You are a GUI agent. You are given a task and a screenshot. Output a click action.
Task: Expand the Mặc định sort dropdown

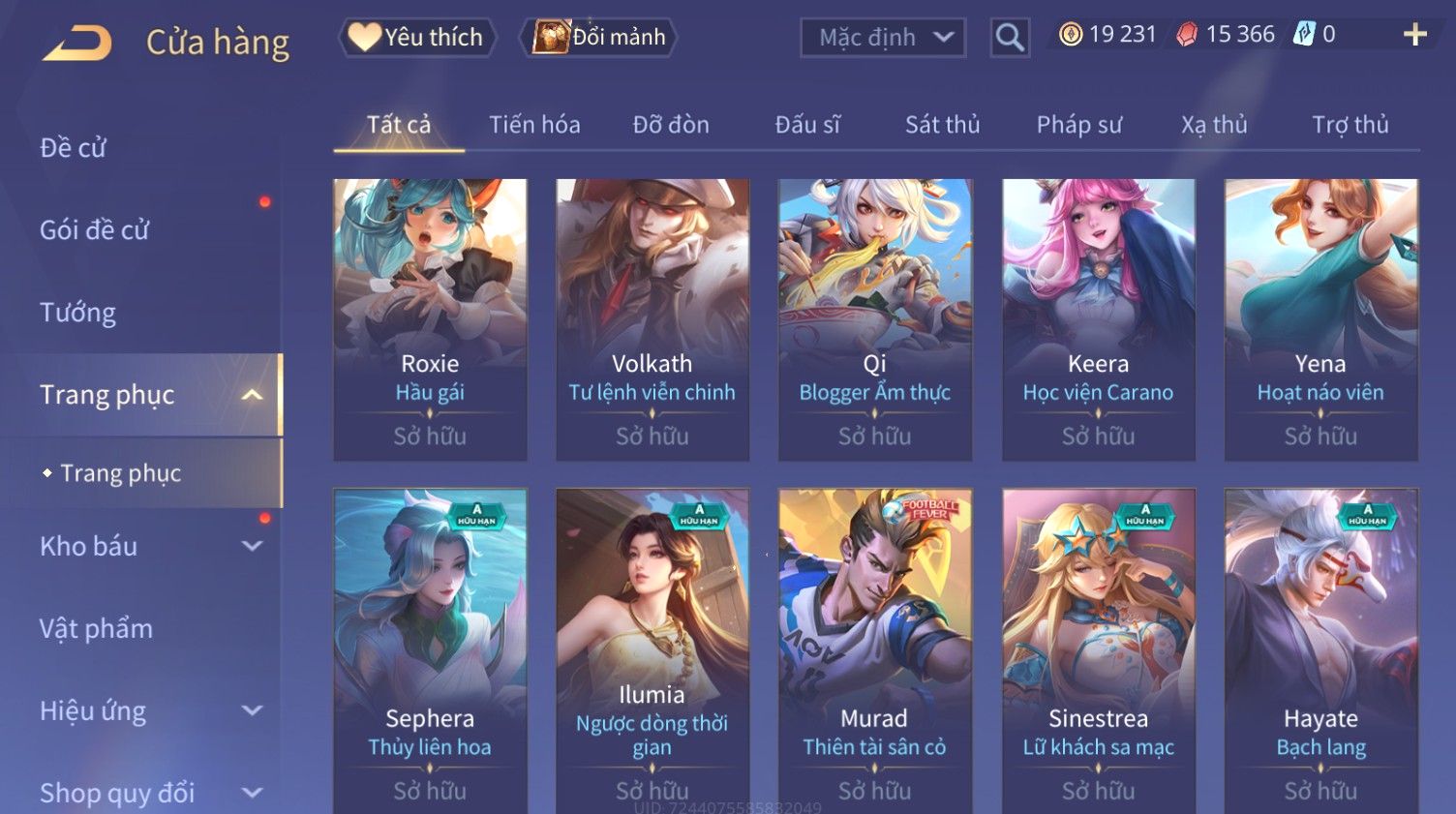tap(882, 38)
